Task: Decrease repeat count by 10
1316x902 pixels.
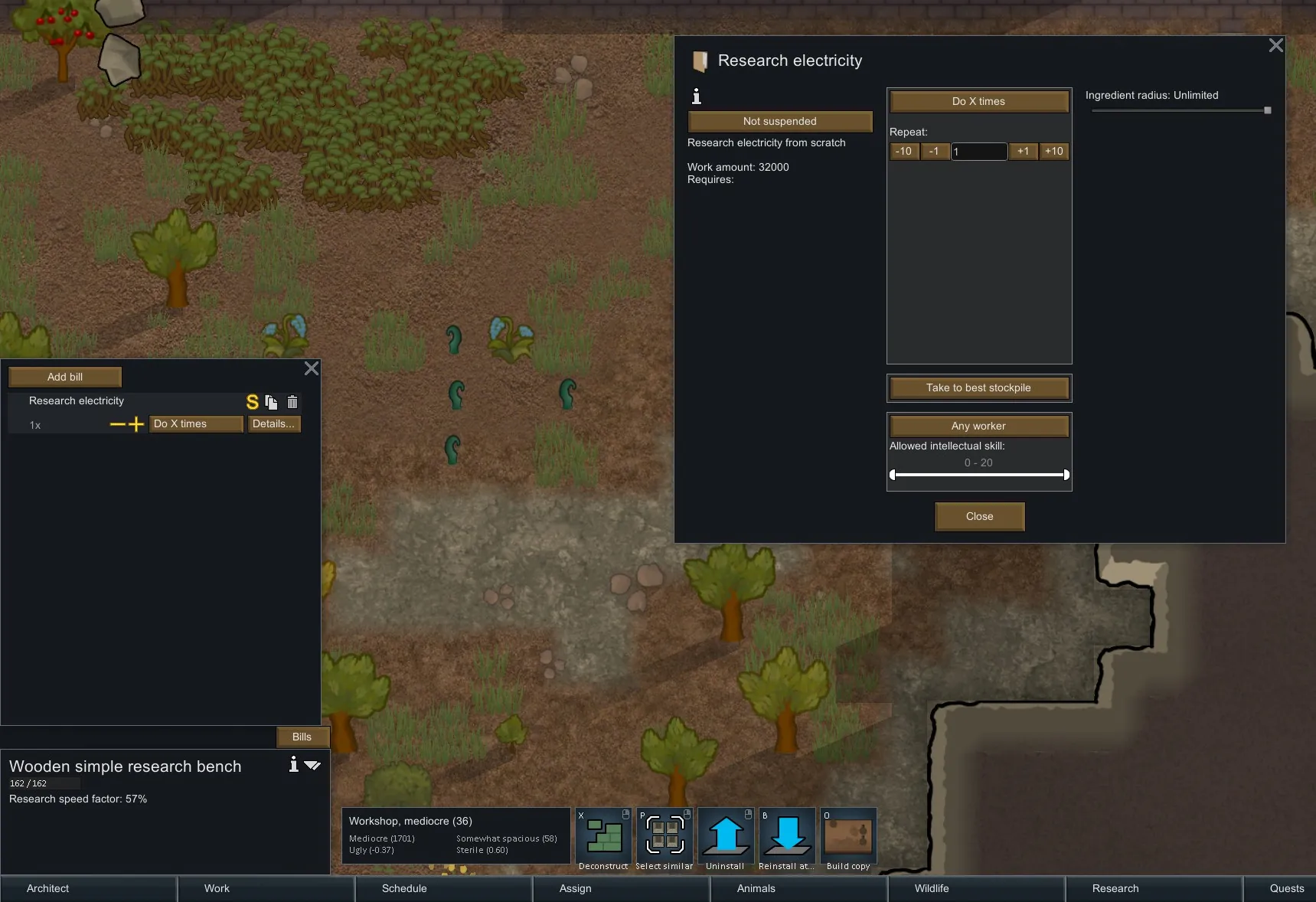Action: pyautogui.click(x=903, y=152)
